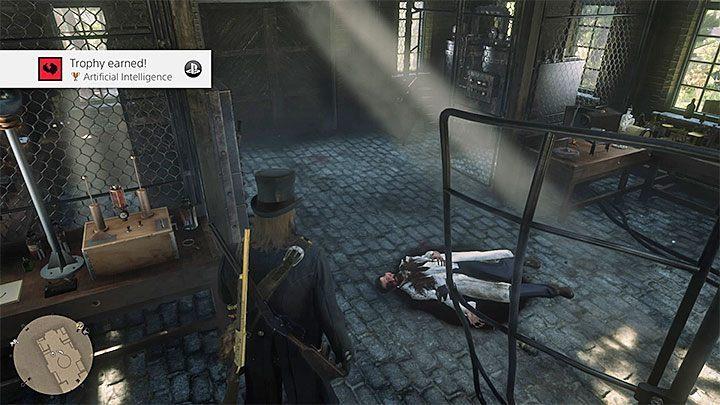Open the Artificial Intelligence trophy notification
This screenshot has height=405, width=720.
click(x=105, y=68)
